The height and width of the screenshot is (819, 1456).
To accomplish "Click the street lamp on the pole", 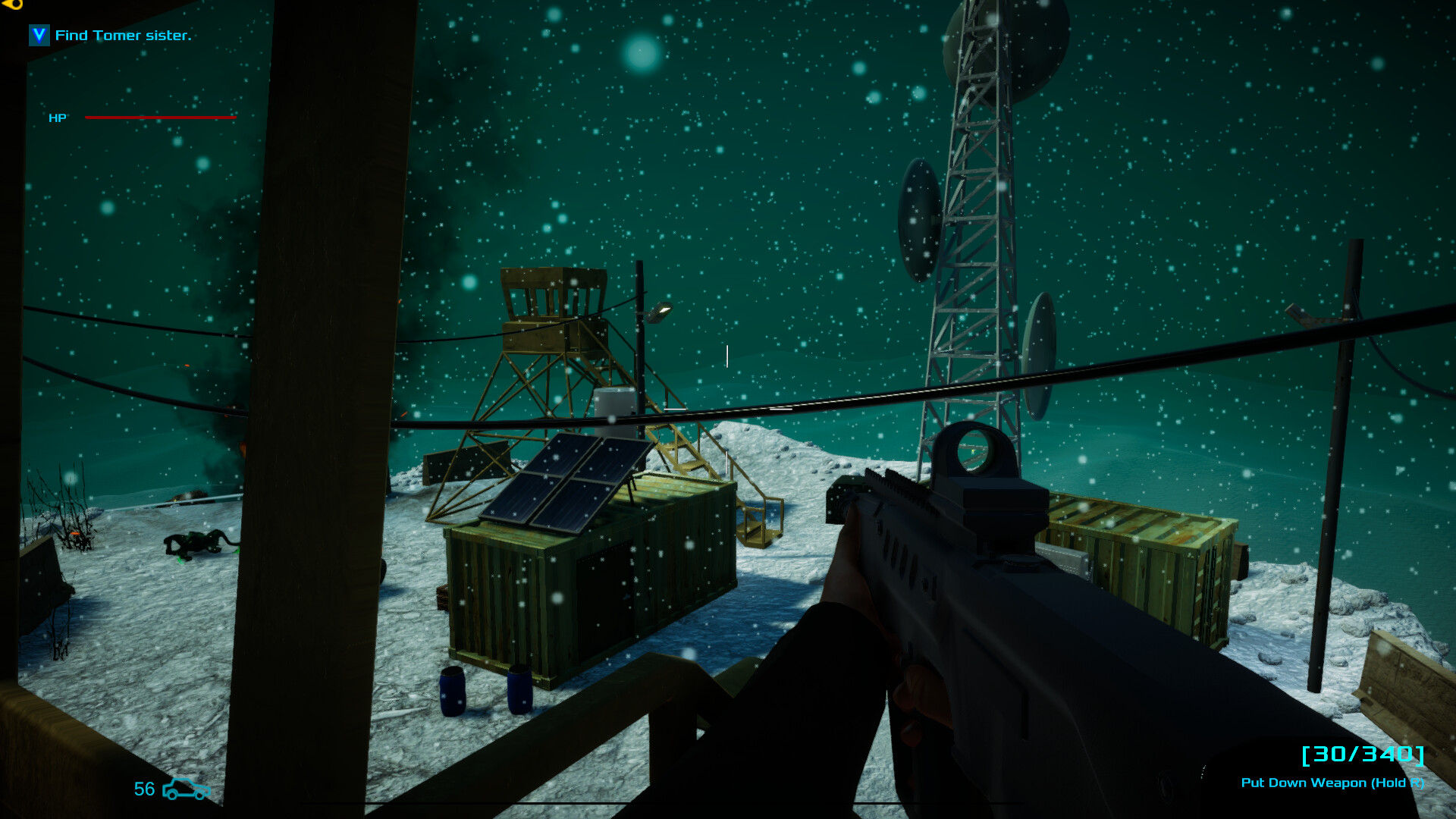I will tap(659, 312).
